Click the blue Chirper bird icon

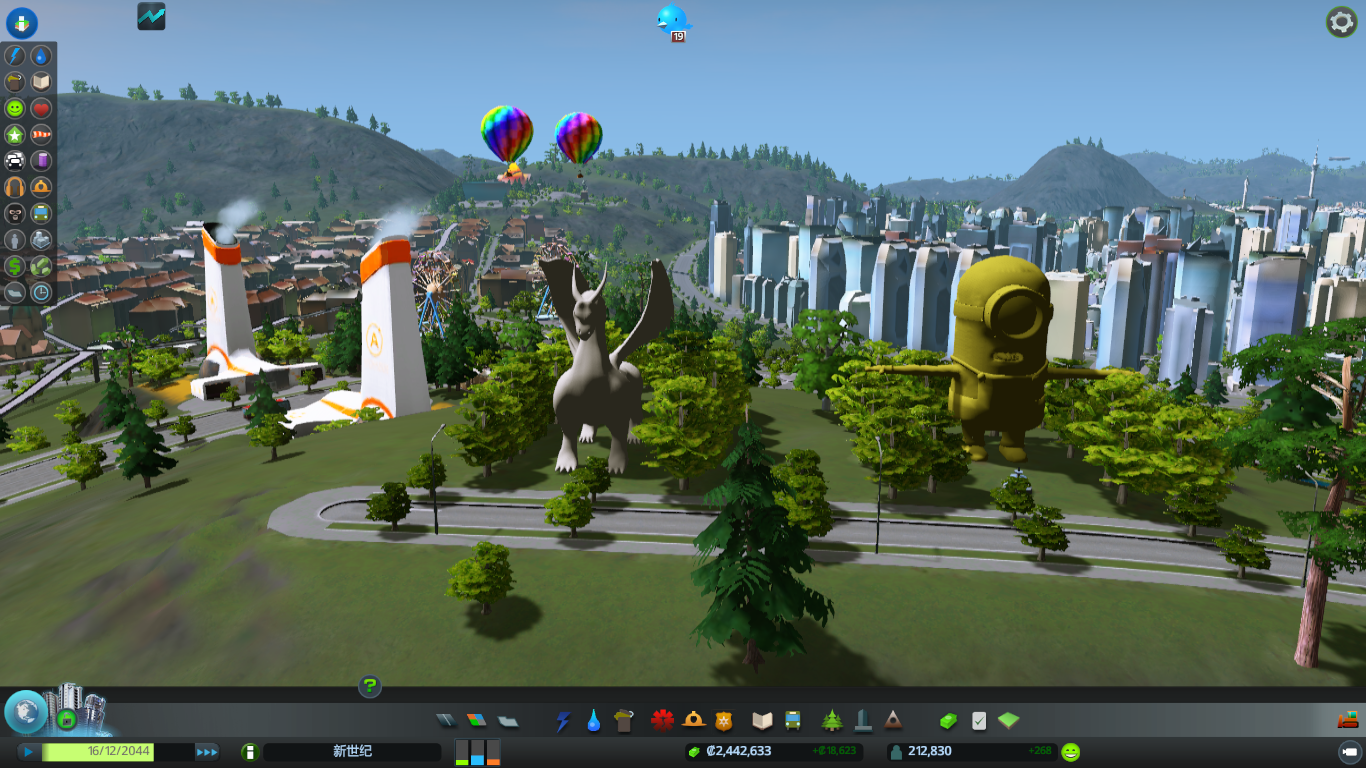(x=673, y=19)
